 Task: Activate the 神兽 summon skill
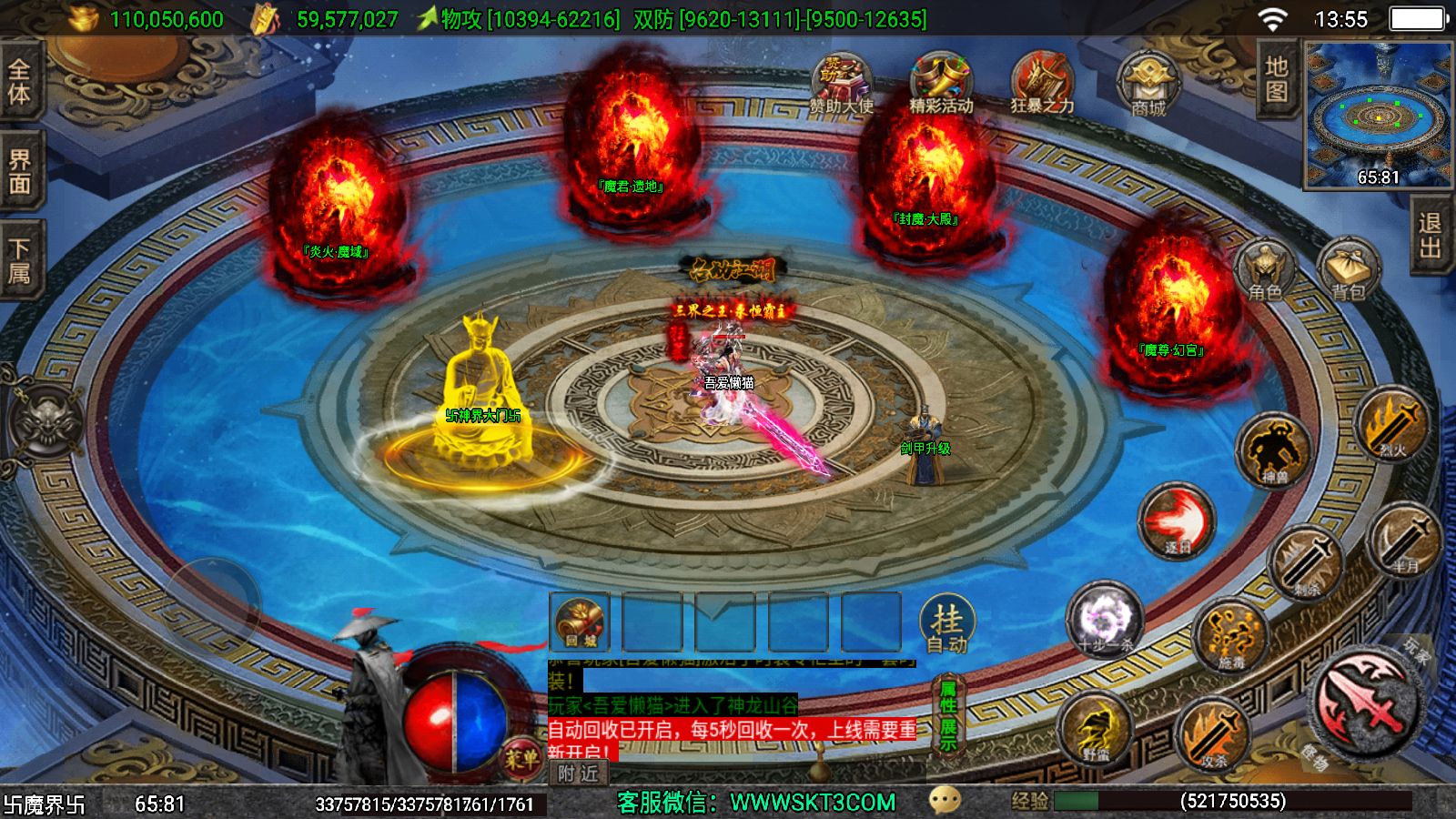(1274, 450)
